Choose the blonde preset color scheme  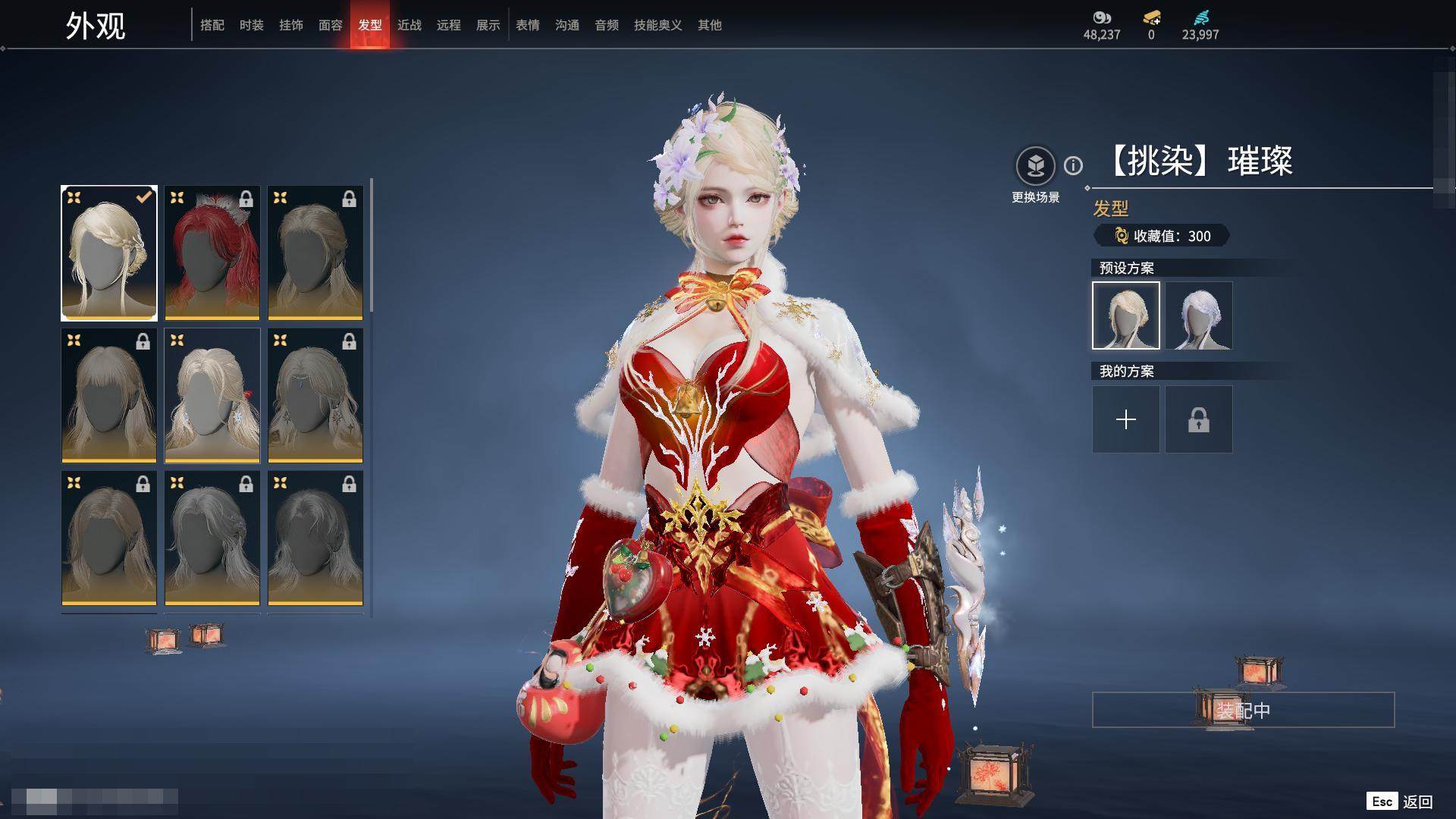coord(1125,315)
